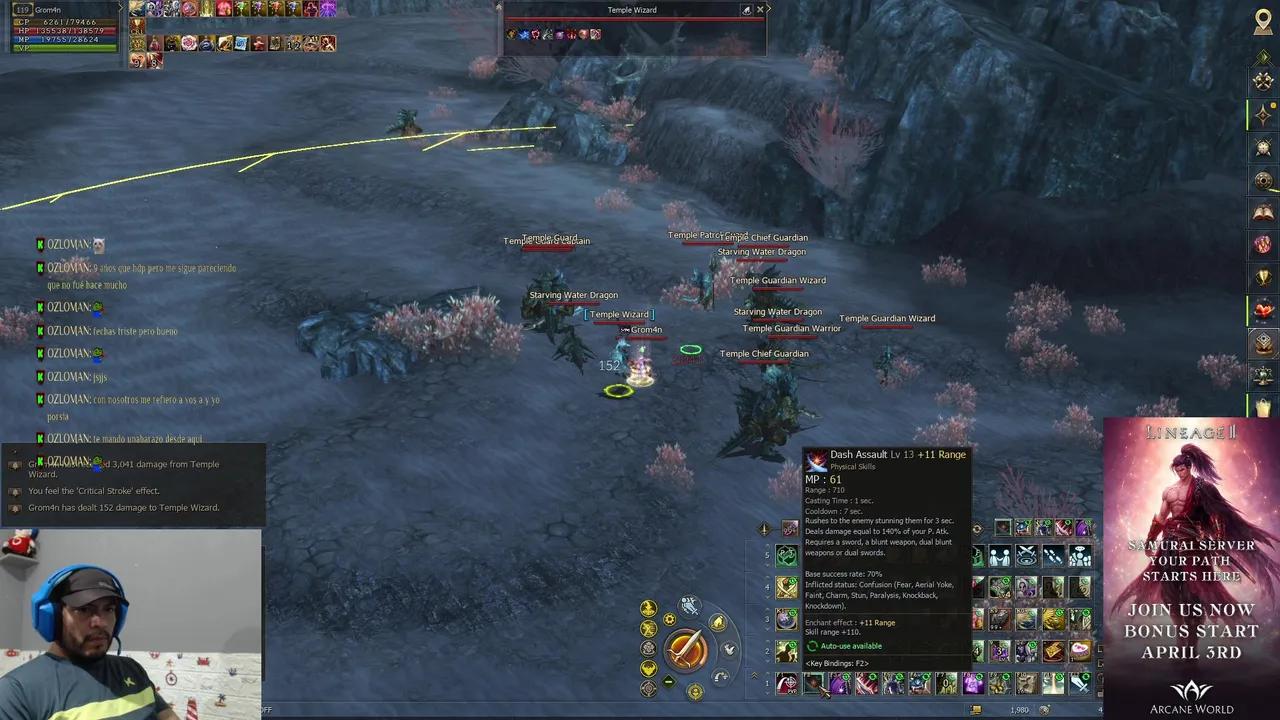This screenshot has width=1280, height=720.
Task: Click the central sword attack button
Action: point(686,649)
